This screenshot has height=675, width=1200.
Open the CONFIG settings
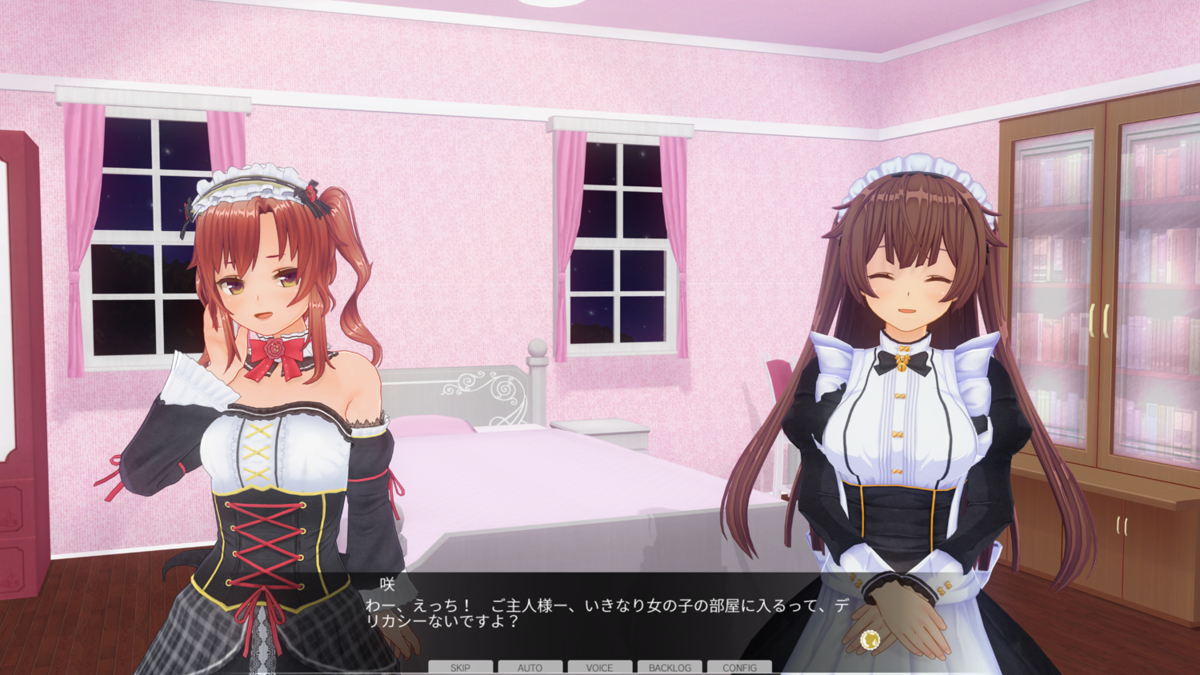tap(739, 667)
